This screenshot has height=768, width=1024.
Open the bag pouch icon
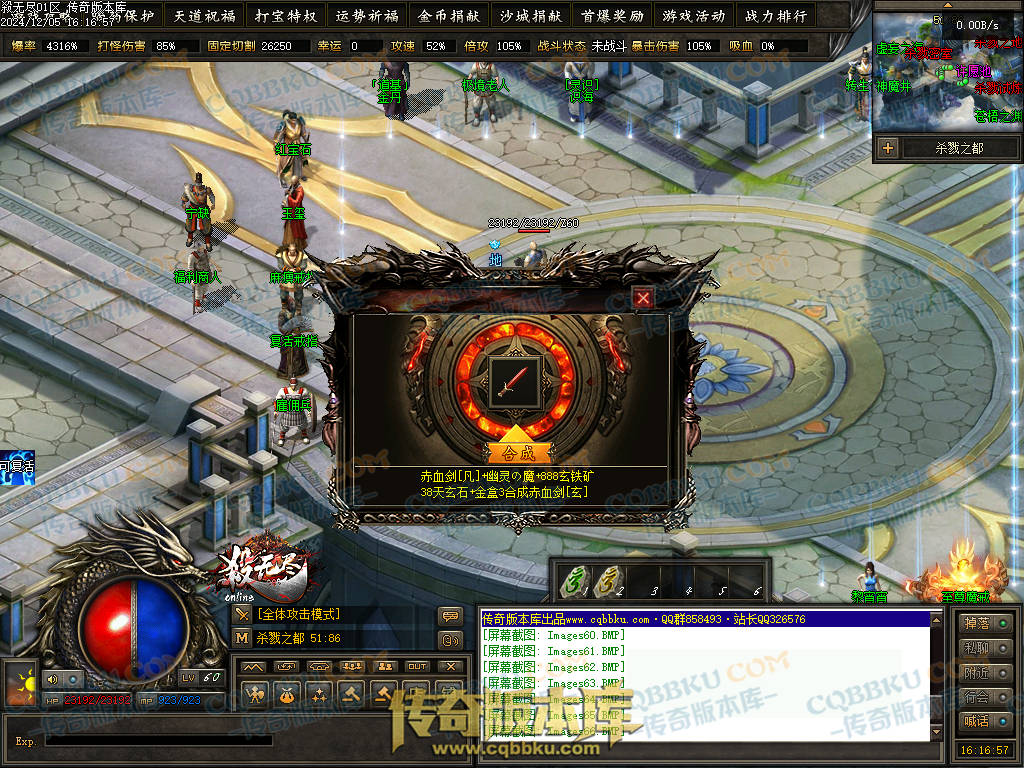tap(287, 692)
